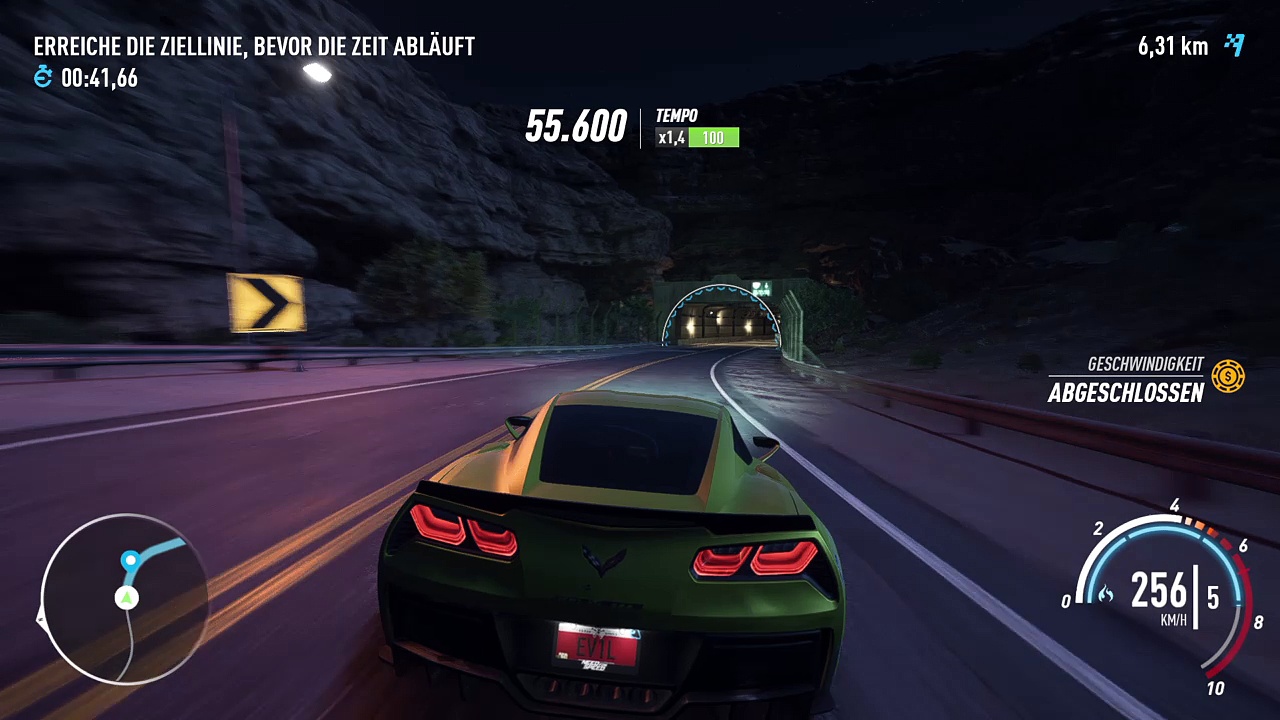Click the green Tempo multiplier bar
The height and width of the screenshot is (720, 1280).
point(713,138)
